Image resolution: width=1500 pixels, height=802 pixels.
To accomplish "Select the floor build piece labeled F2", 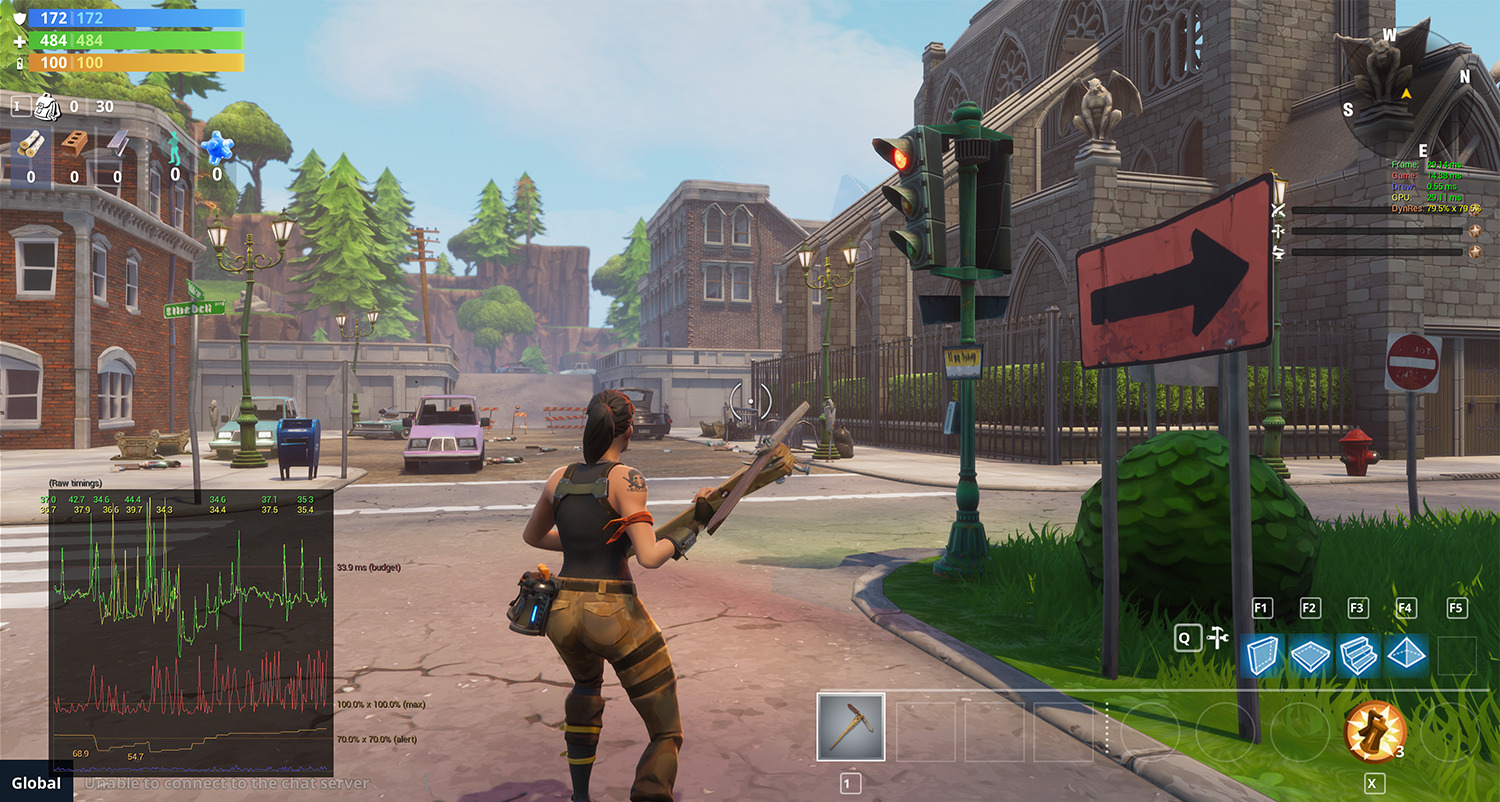I will point(1310,652).
